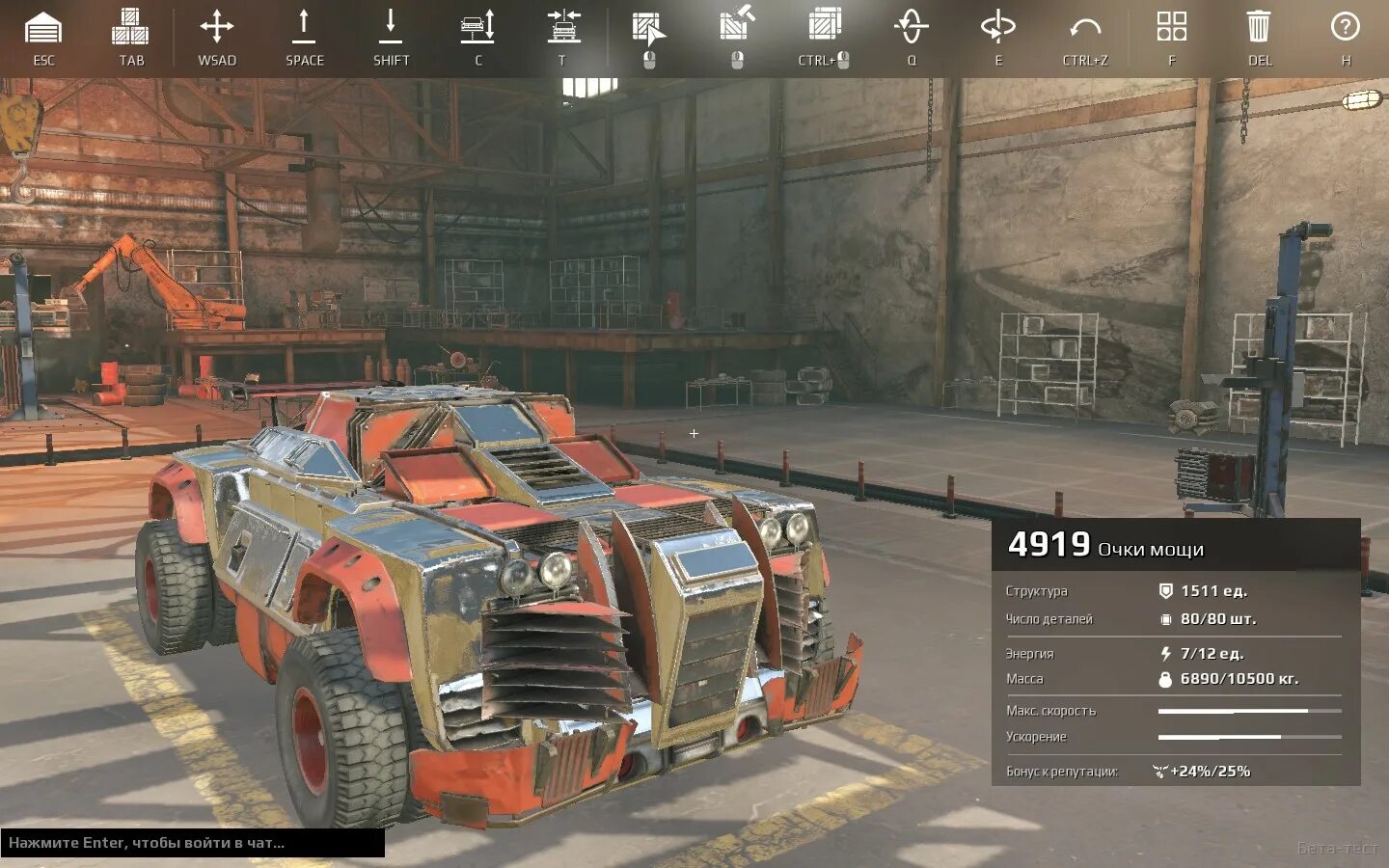Click the down-arrow lower camera icon
The image size is (1389, 868).
tap(391, 27)
